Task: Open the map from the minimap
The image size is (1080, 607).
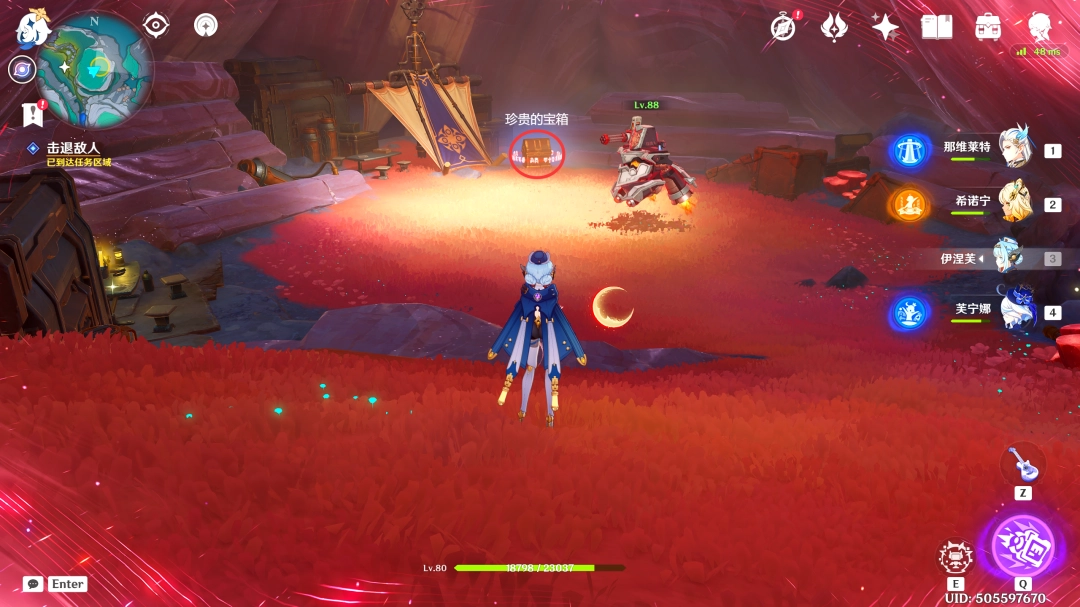Action: pyautogui.click(x=95, y=68)
